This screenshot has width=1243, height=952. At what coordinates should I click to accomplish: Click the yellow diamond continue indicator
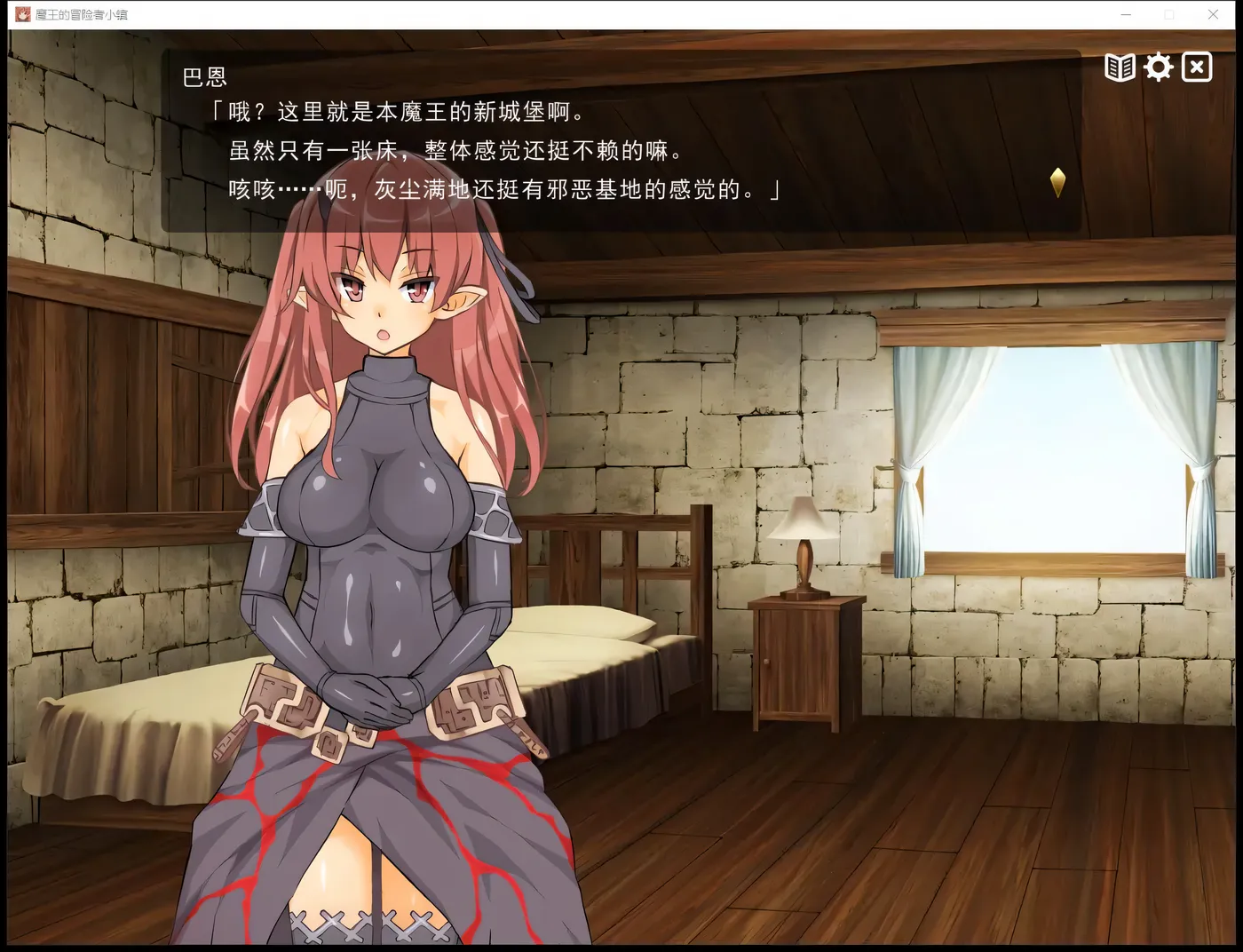[x=1057, y=183]
